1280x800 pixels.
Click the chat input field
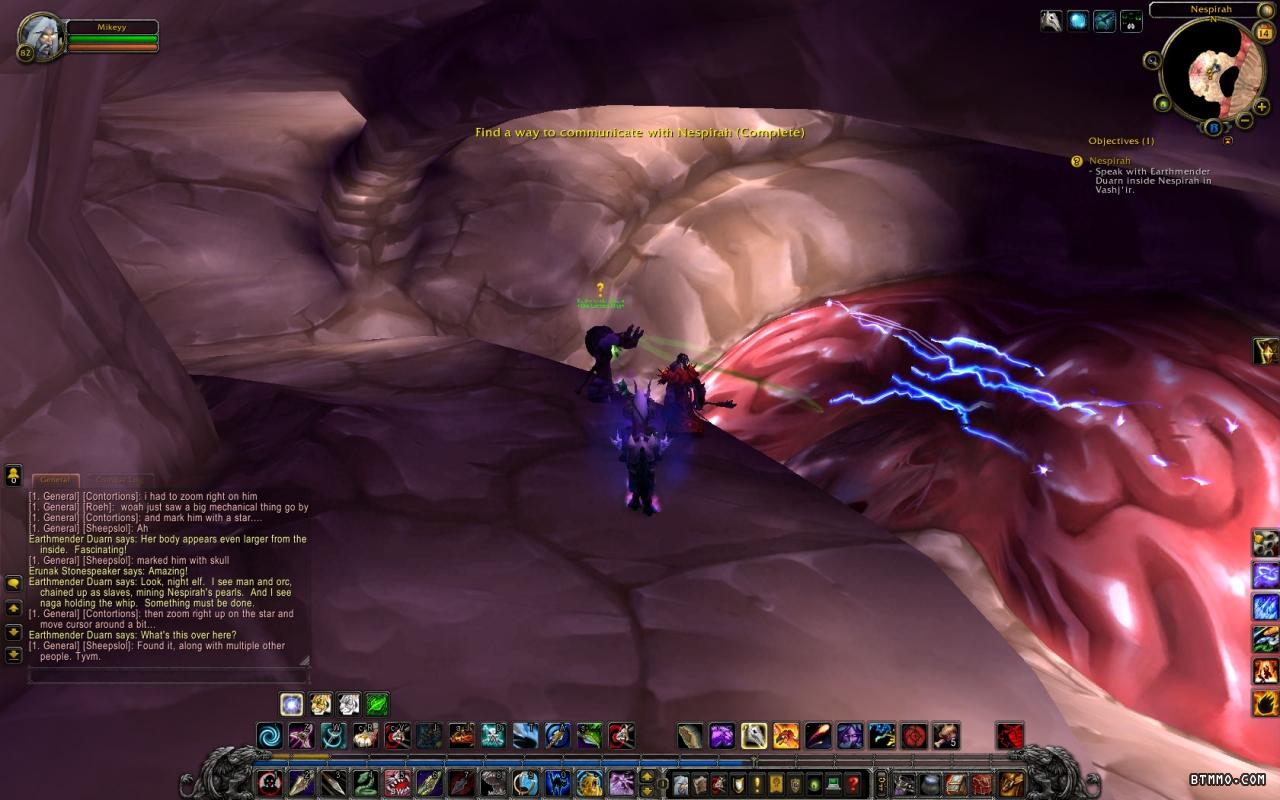pyautogui.click(x=168, y=676)
